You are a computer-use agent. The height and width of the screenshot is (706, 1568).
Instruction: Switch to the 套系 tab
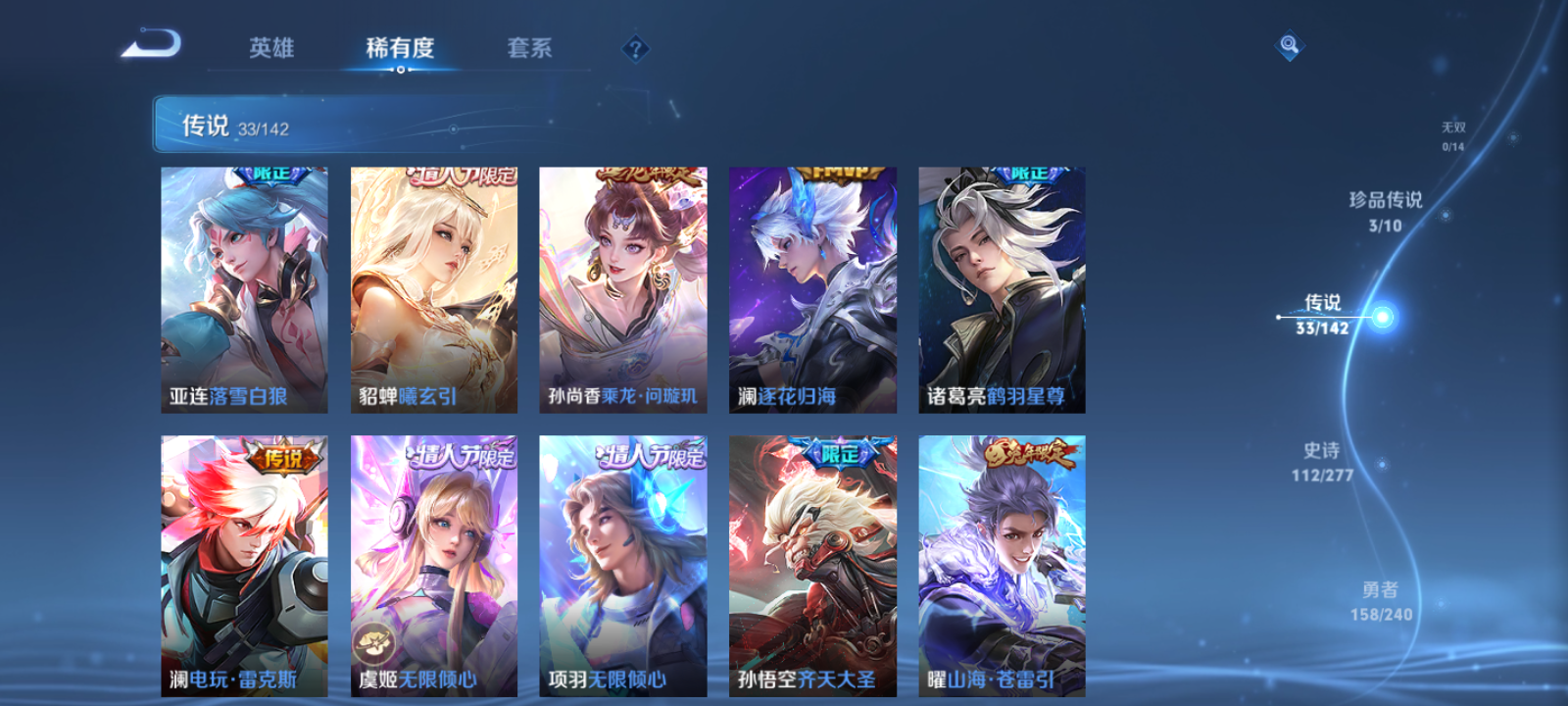point(527,47)
